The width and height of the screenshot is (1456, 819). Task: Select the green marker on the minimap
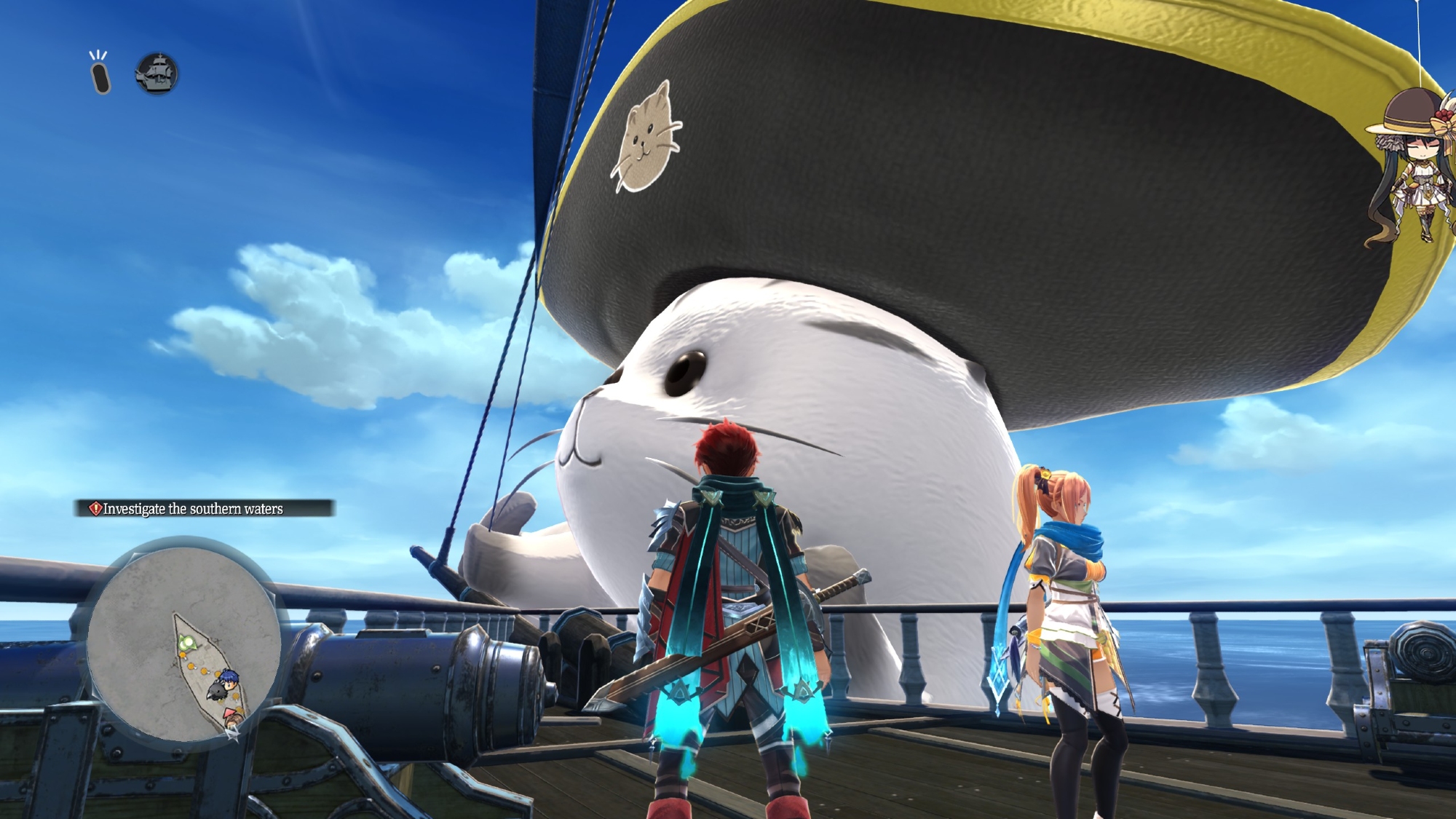coord(187,643)
